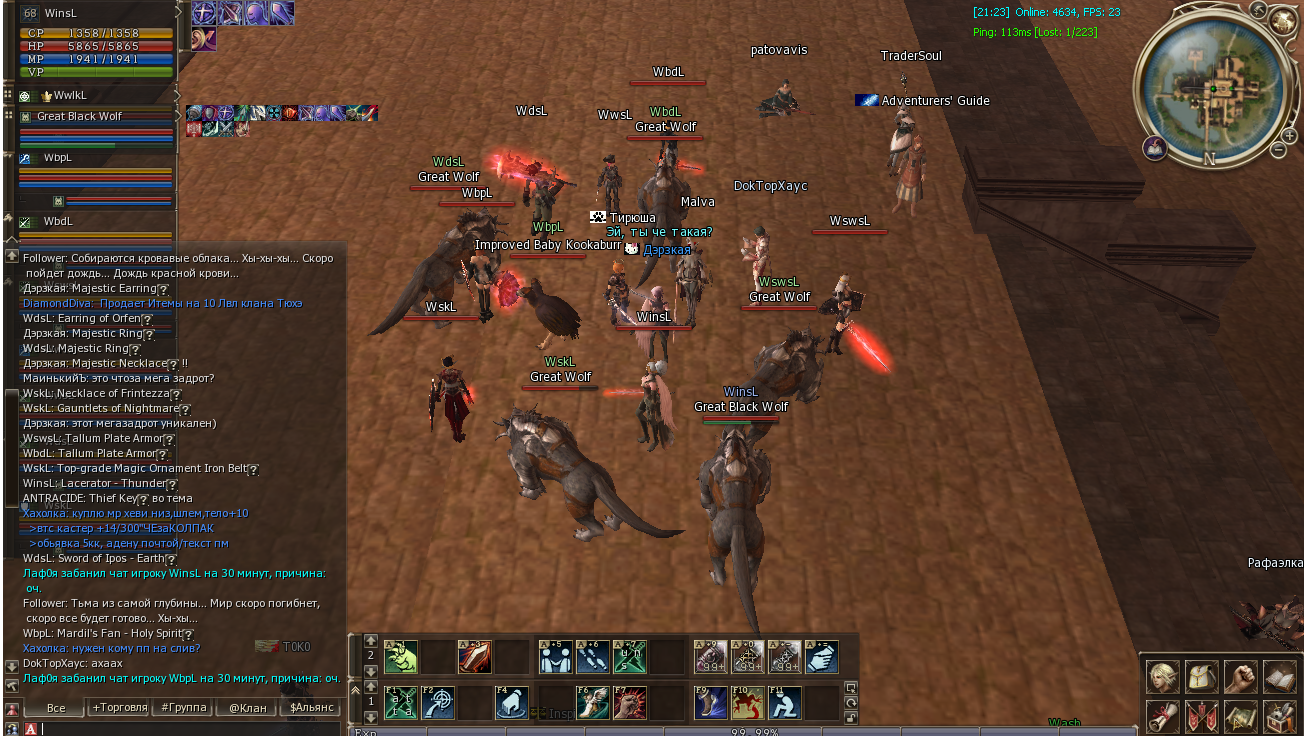Show the Все chat tab

(56, 707)
